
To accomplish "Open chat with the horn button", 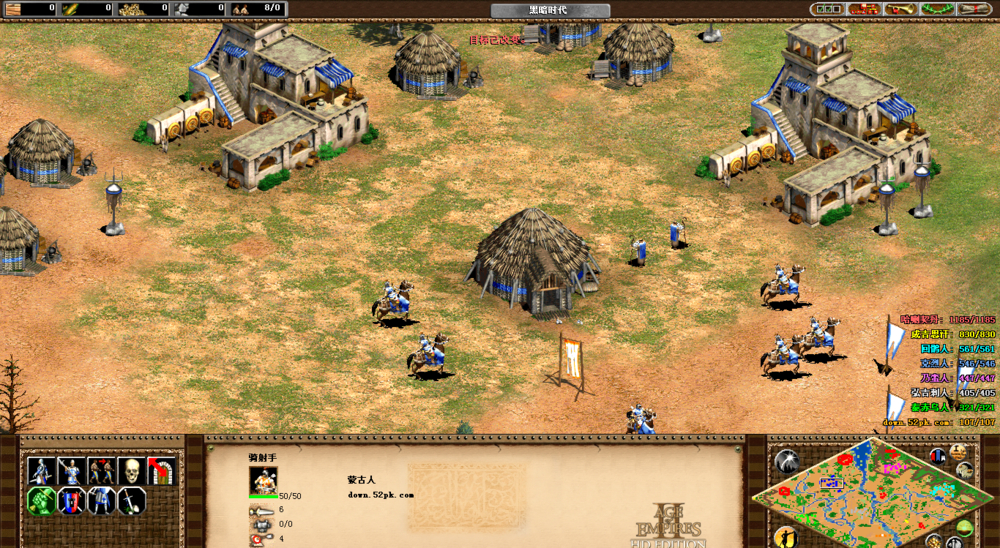I will (x=900, y=9).
